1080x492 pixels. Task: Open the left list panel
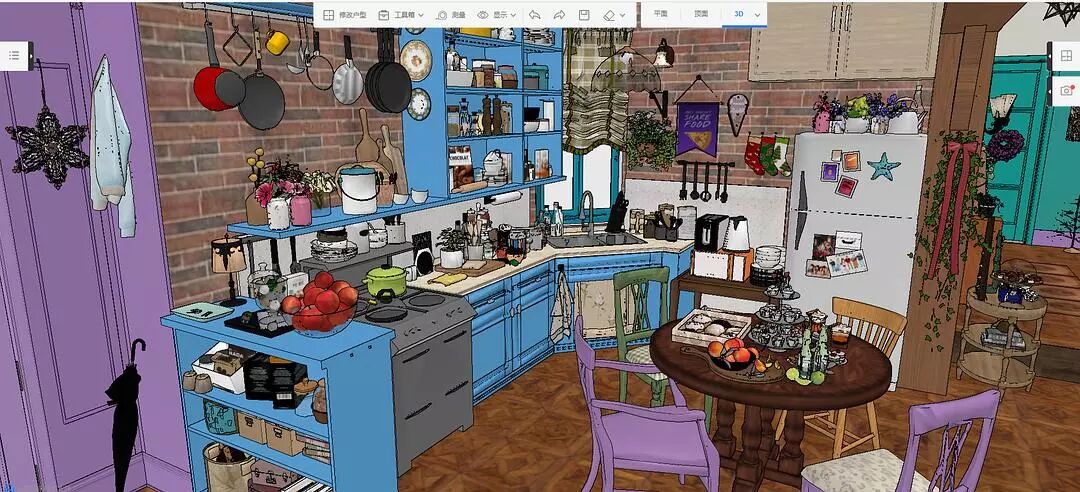coord(14,56)
